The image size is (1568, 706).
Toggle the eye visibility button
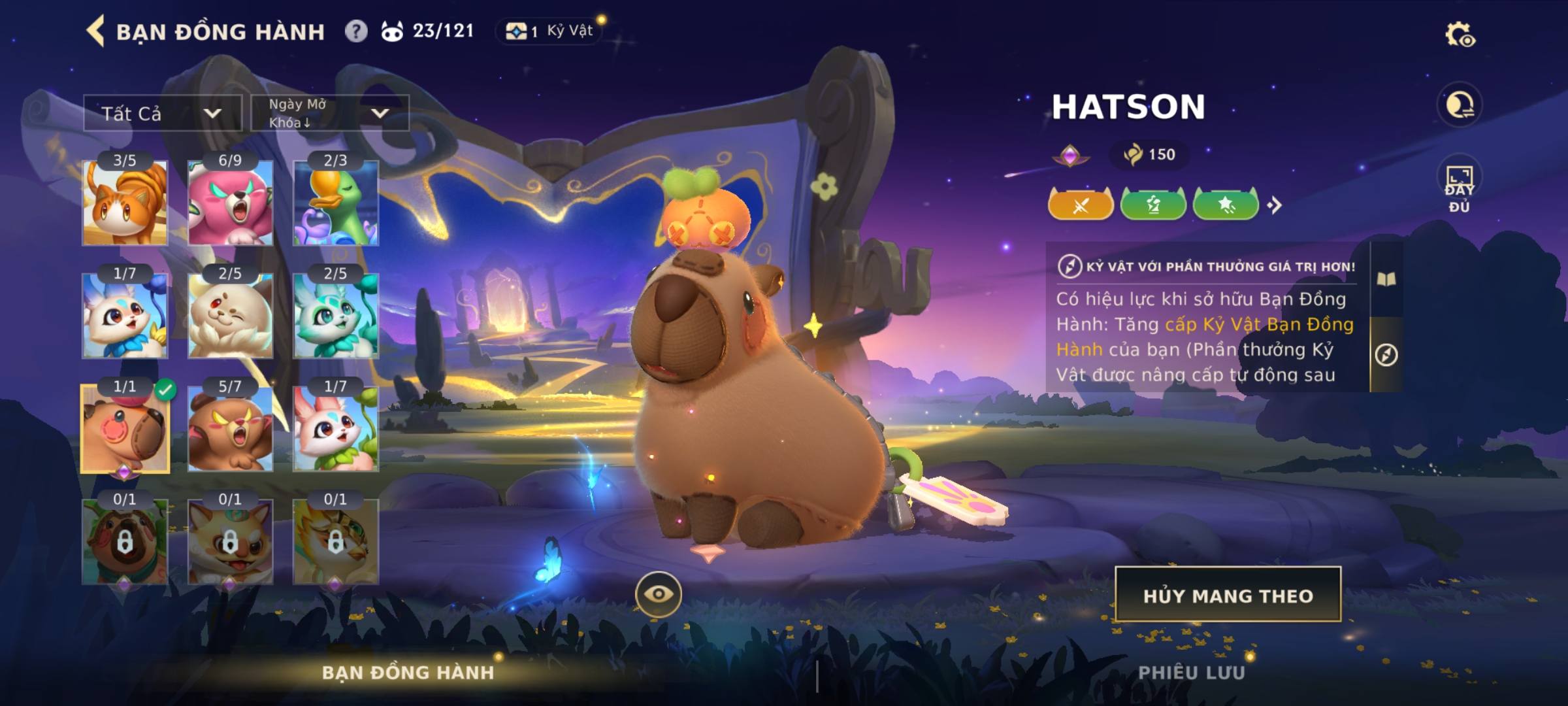[x=658, y=594]
